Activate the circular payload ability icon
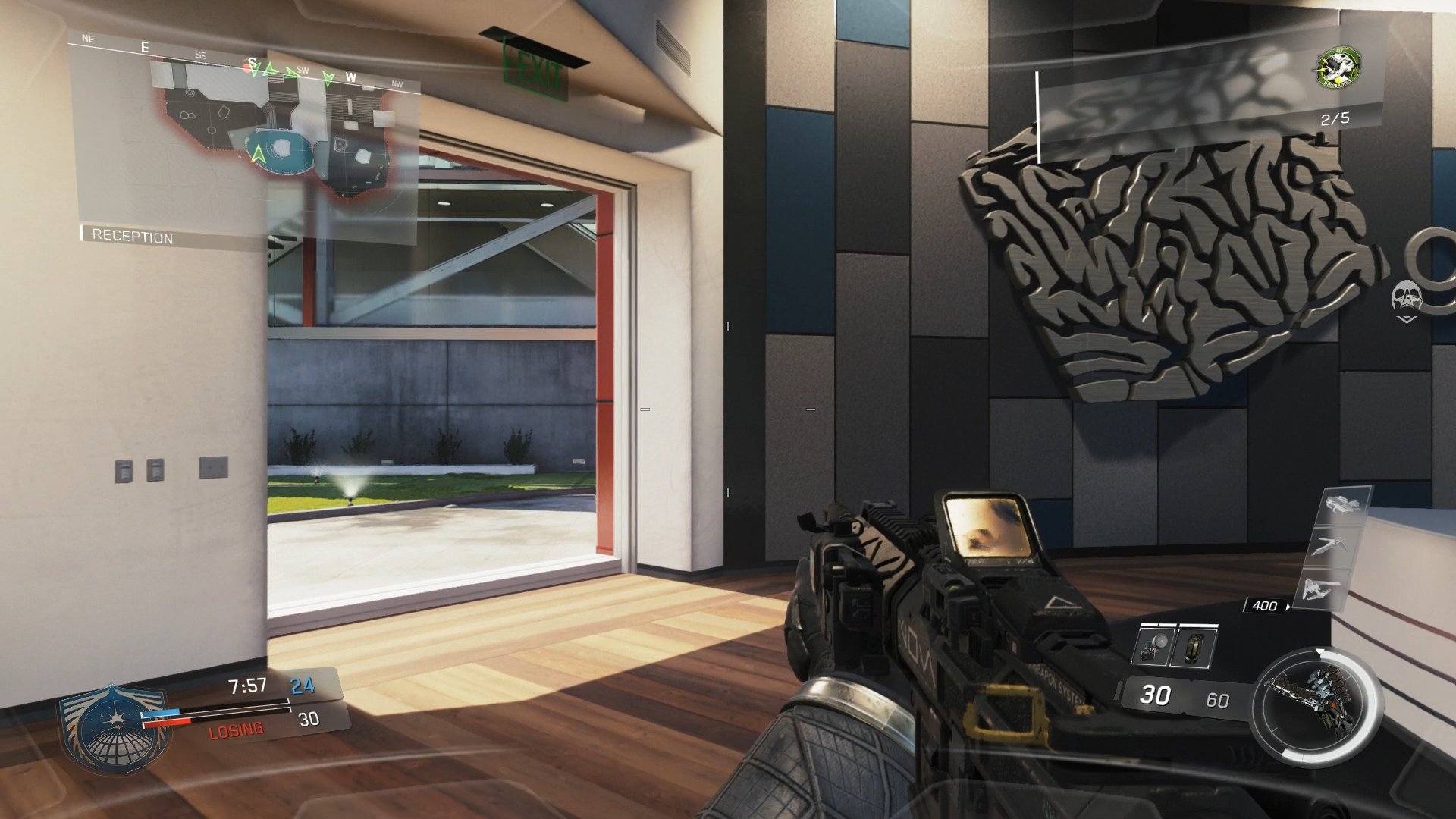This screenshot has height=819, width=1456. coord(1313,707)
